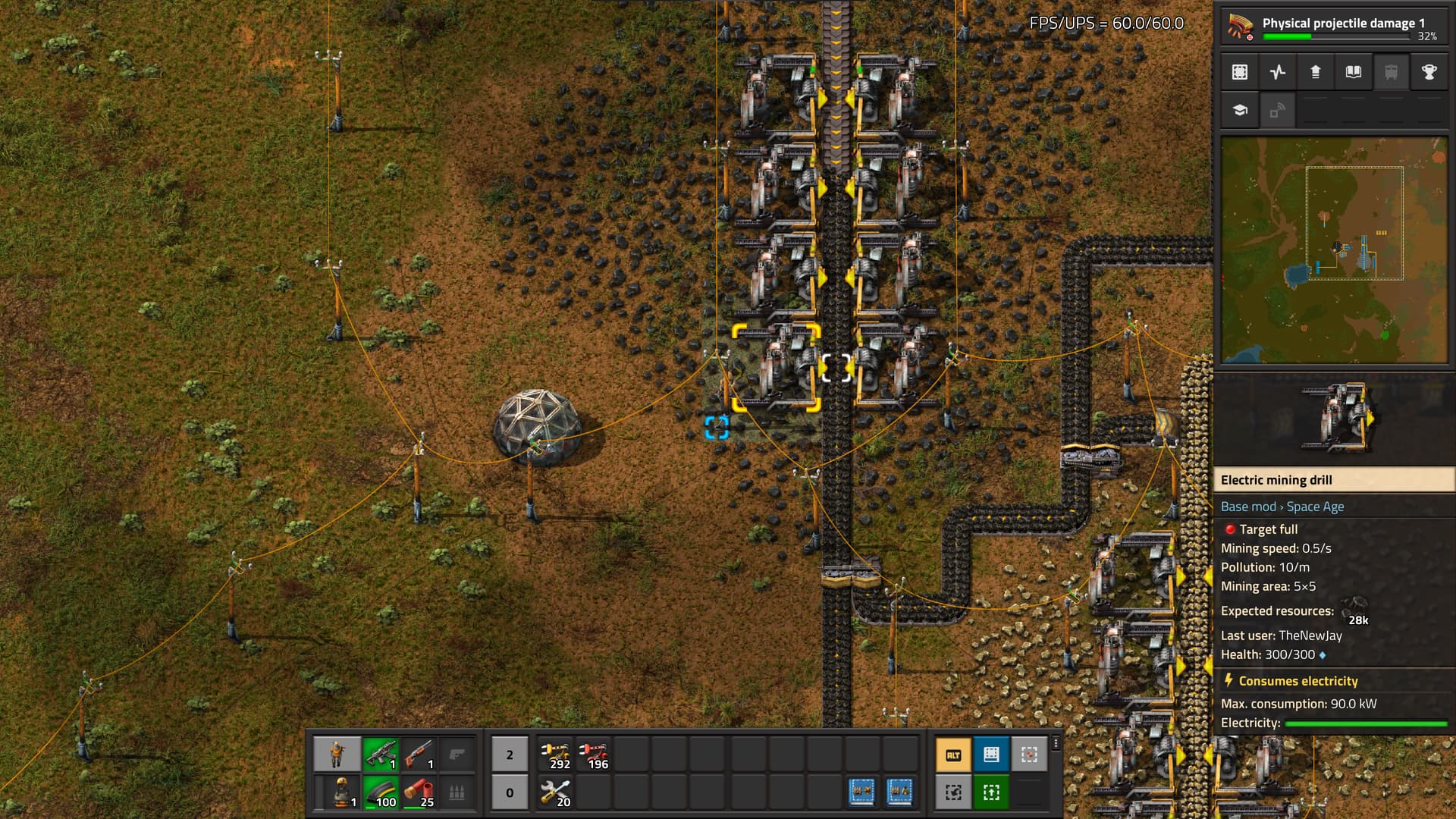This screenshot has height=819, width=1456.
Task: Toggle the map view frame icon
Action: [1240, 72]
